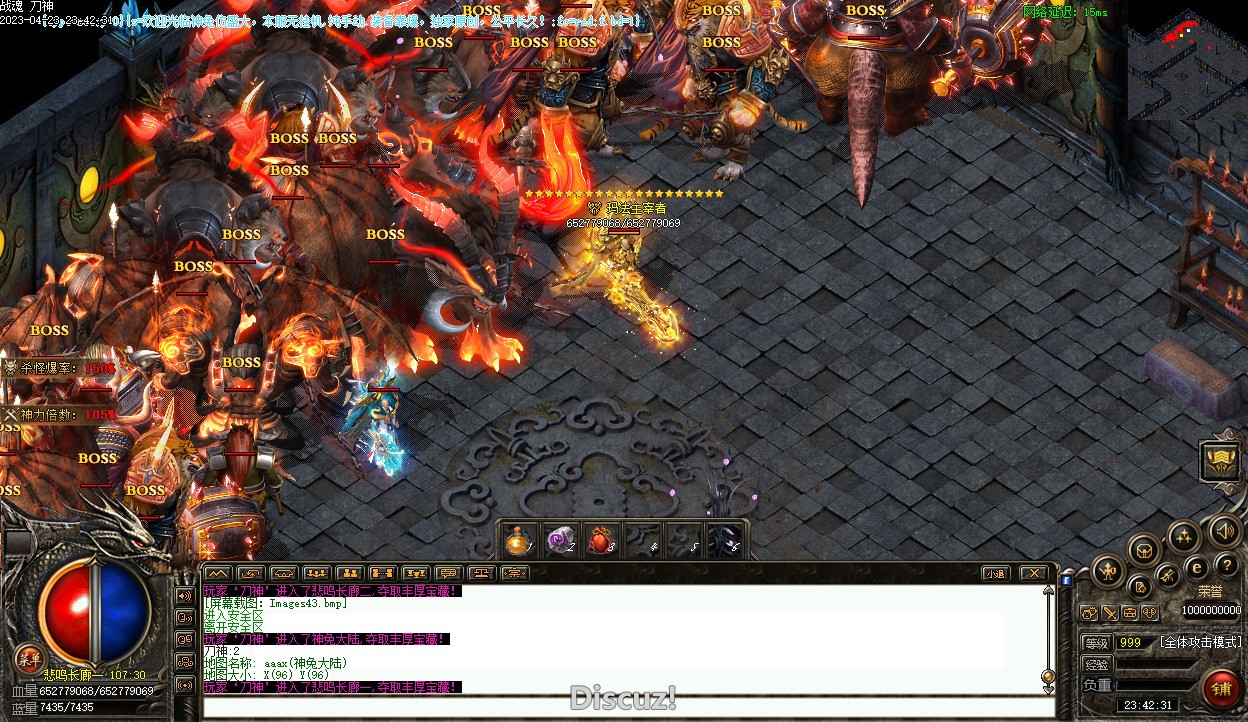Open the character panel round icon

[1108, 572]
